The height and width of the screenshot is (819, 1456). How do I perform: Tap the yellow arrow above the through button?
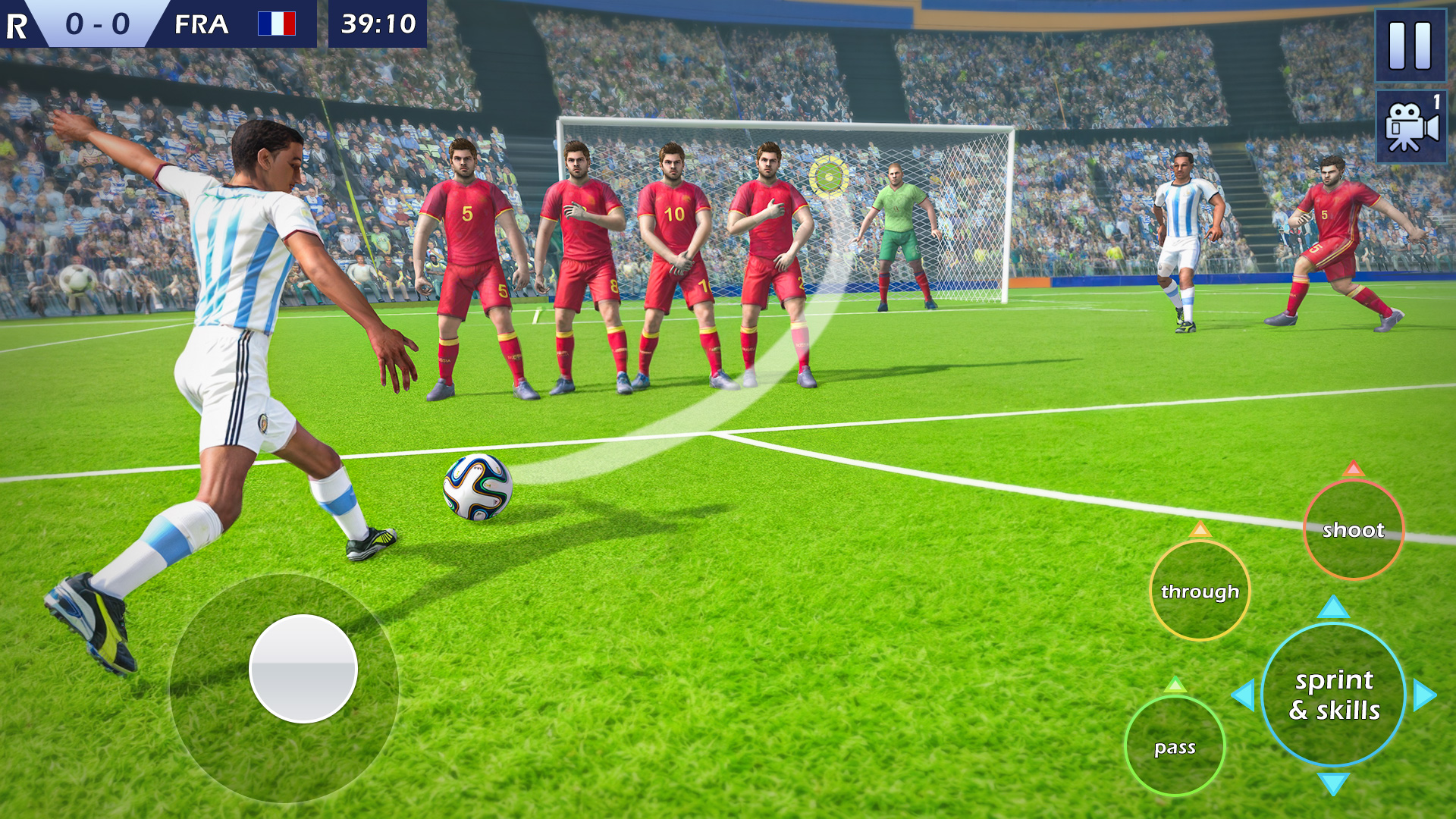[1200, 531]
